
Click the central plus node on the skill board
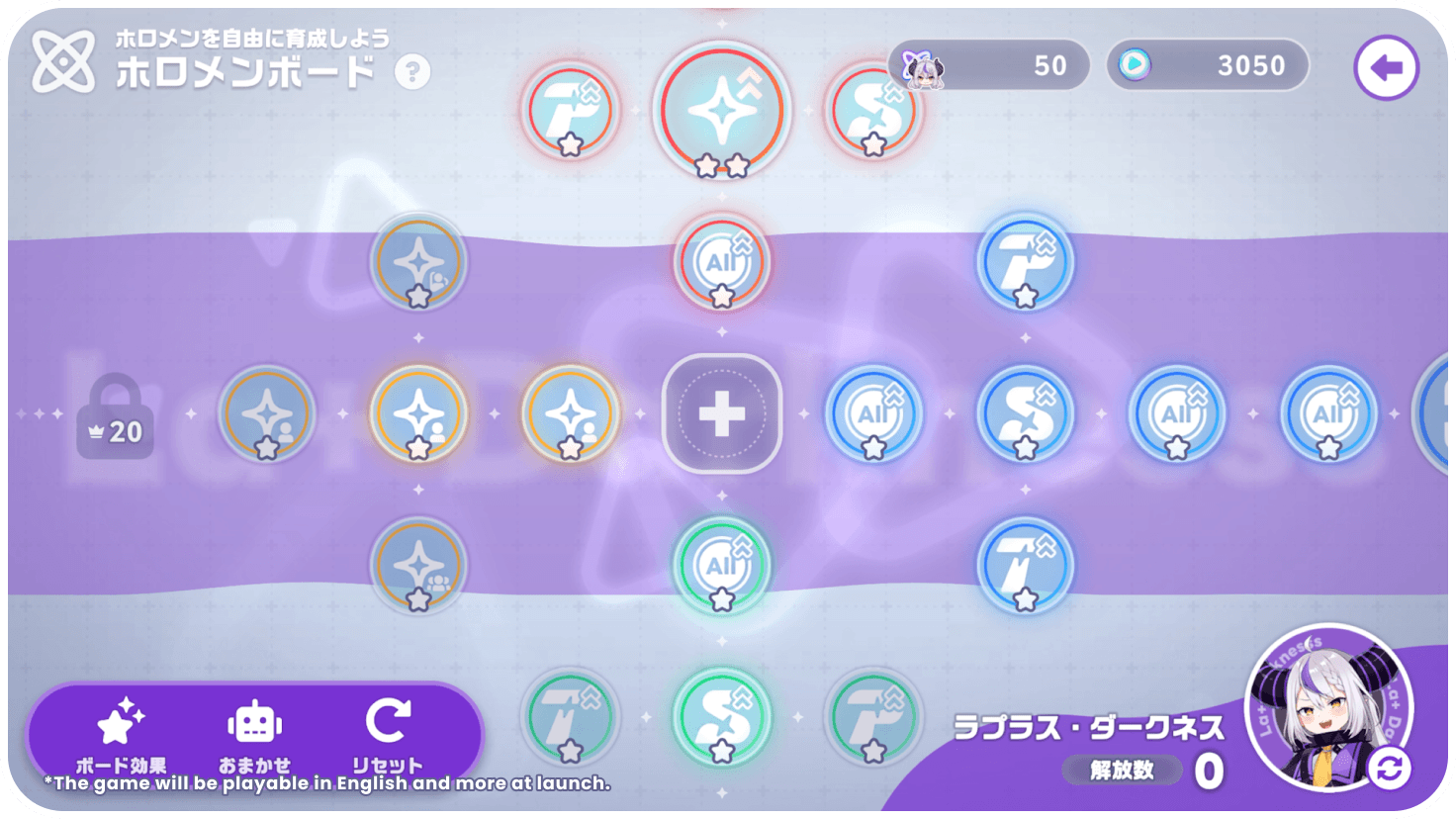point(721,412)
